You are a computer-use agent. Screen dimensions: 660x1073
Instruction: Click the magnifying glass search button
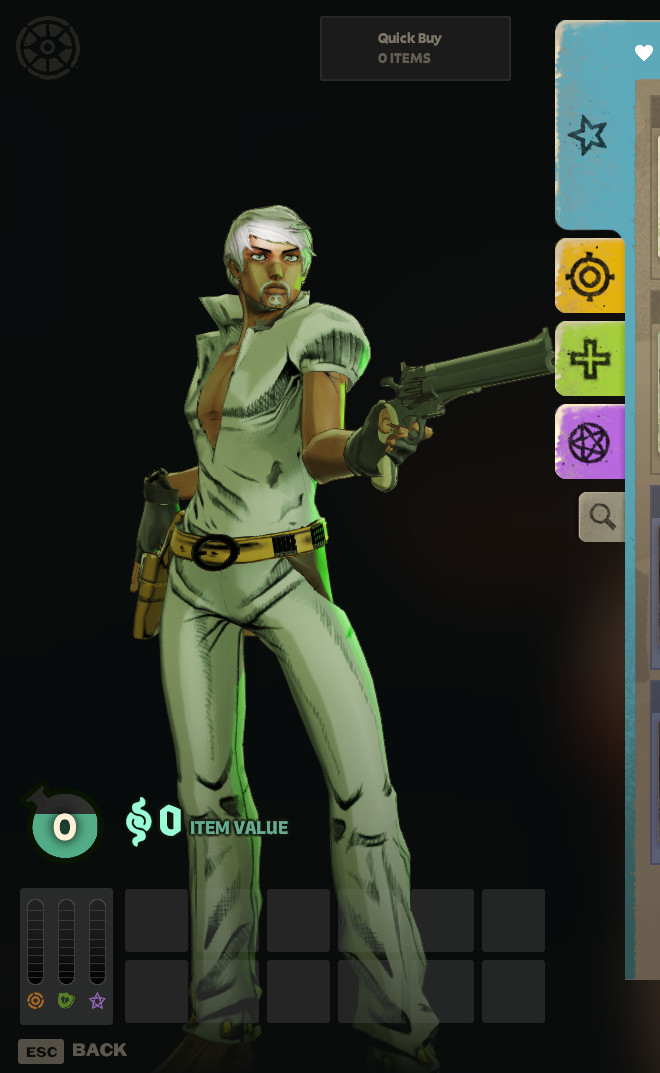(602, 517)
